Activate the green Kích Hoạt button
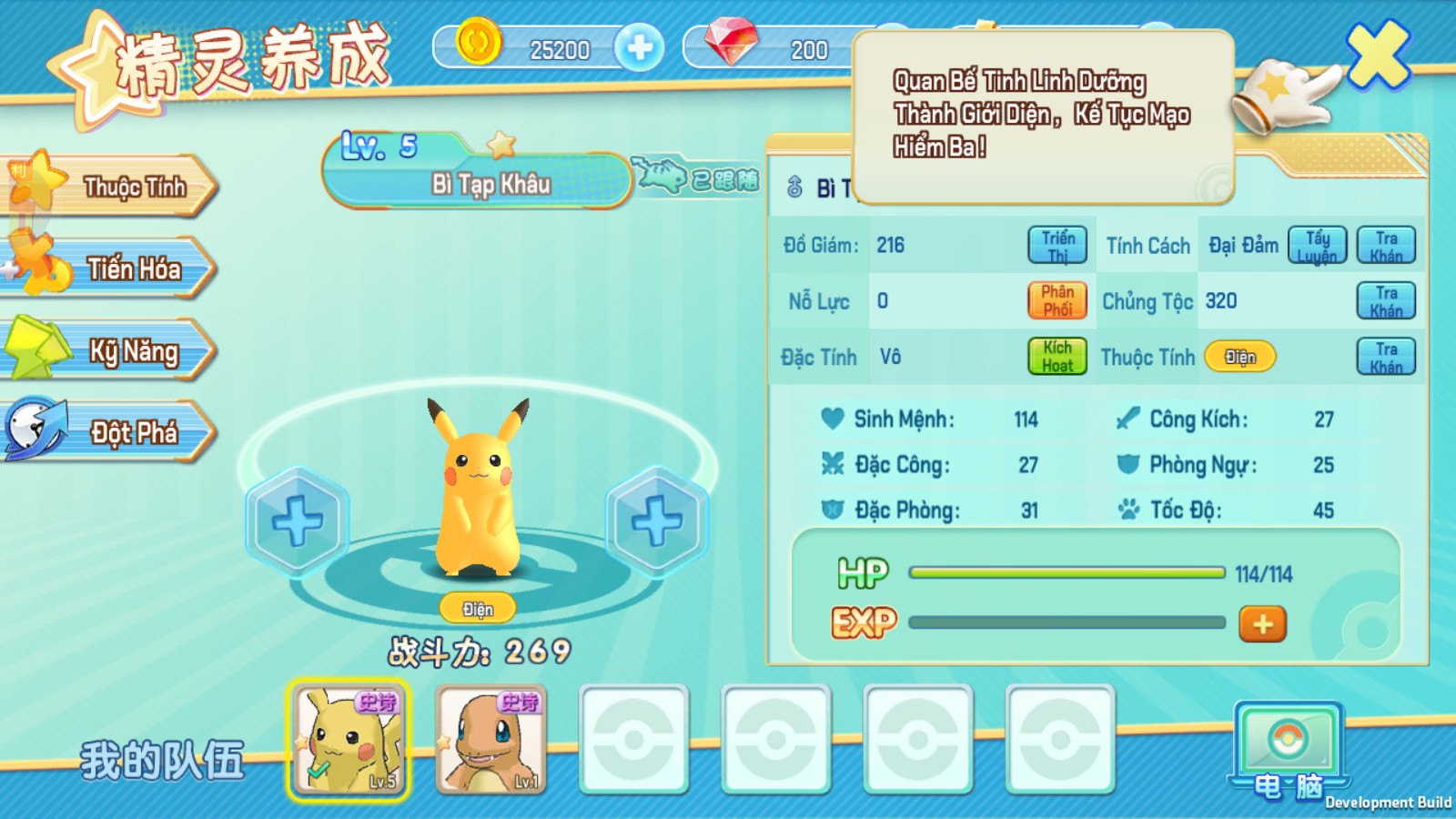The image size is (1456, 819). click(x=1057, y=357)
